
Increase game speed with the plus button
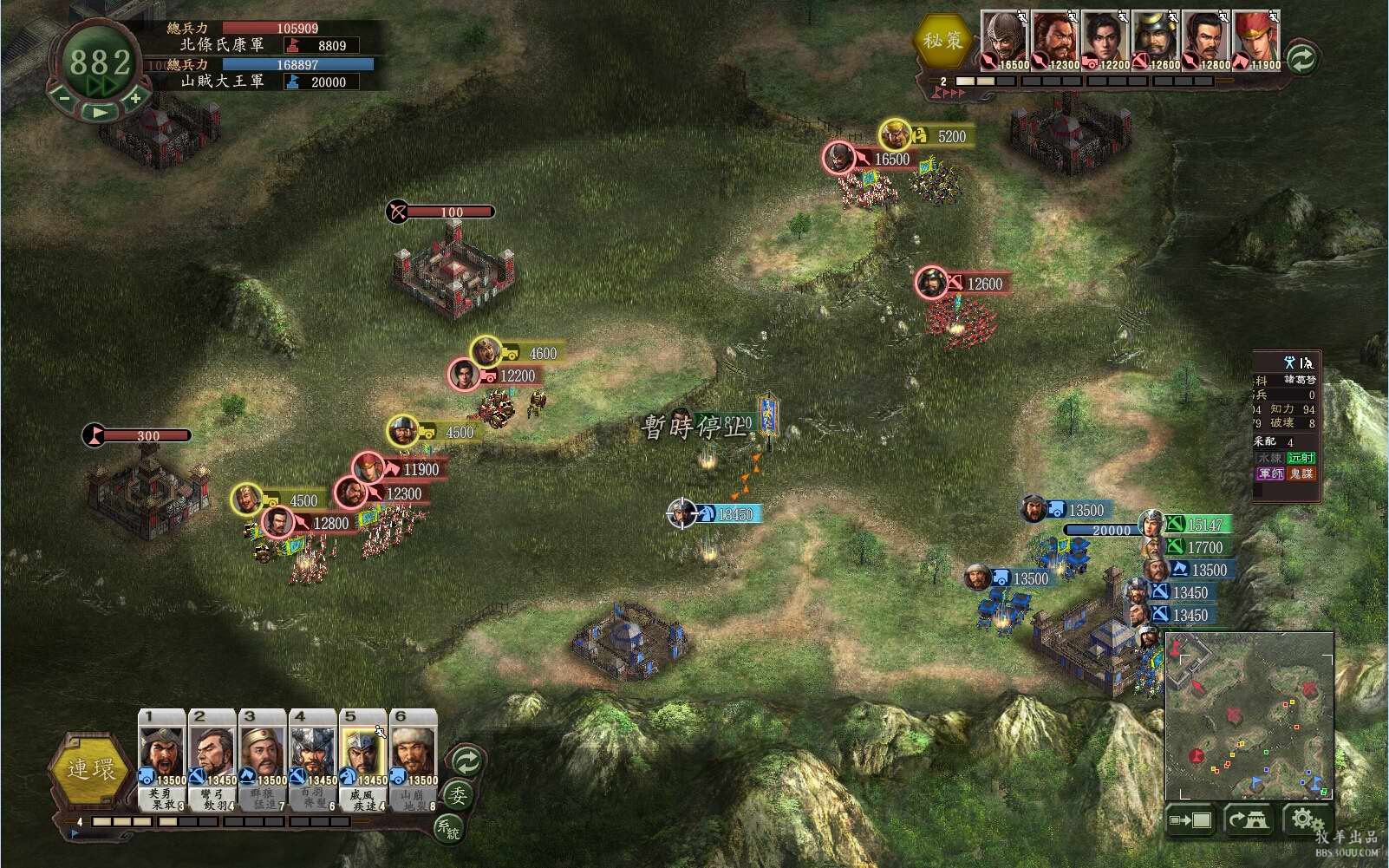click(x=134, y=99)
